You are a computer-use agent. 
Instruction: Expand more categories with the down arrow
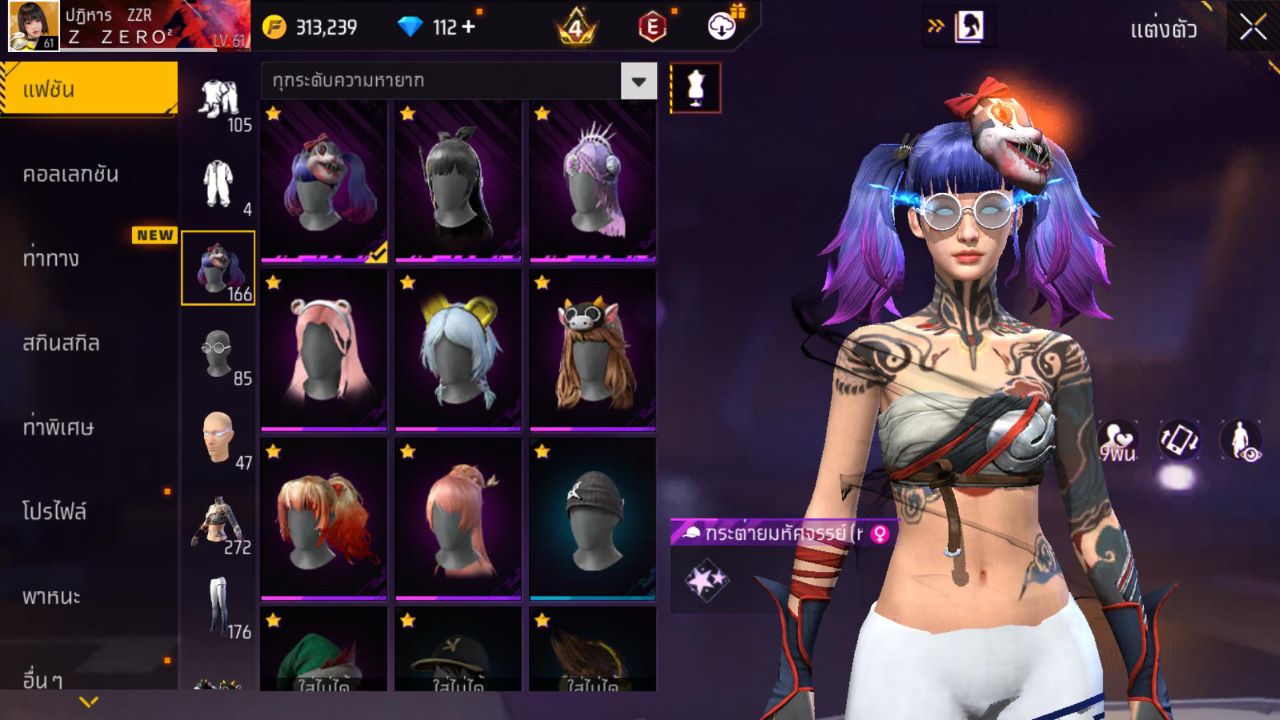coord(88,702)
